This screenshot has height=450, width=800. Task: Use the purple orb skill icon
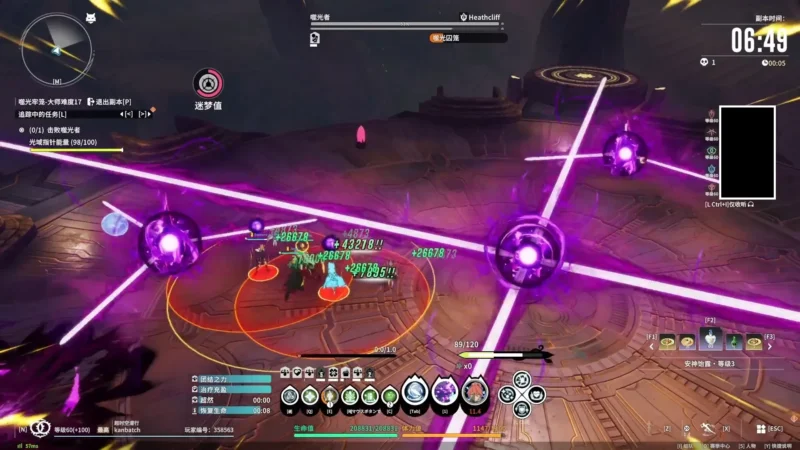(x=445, y=392)
